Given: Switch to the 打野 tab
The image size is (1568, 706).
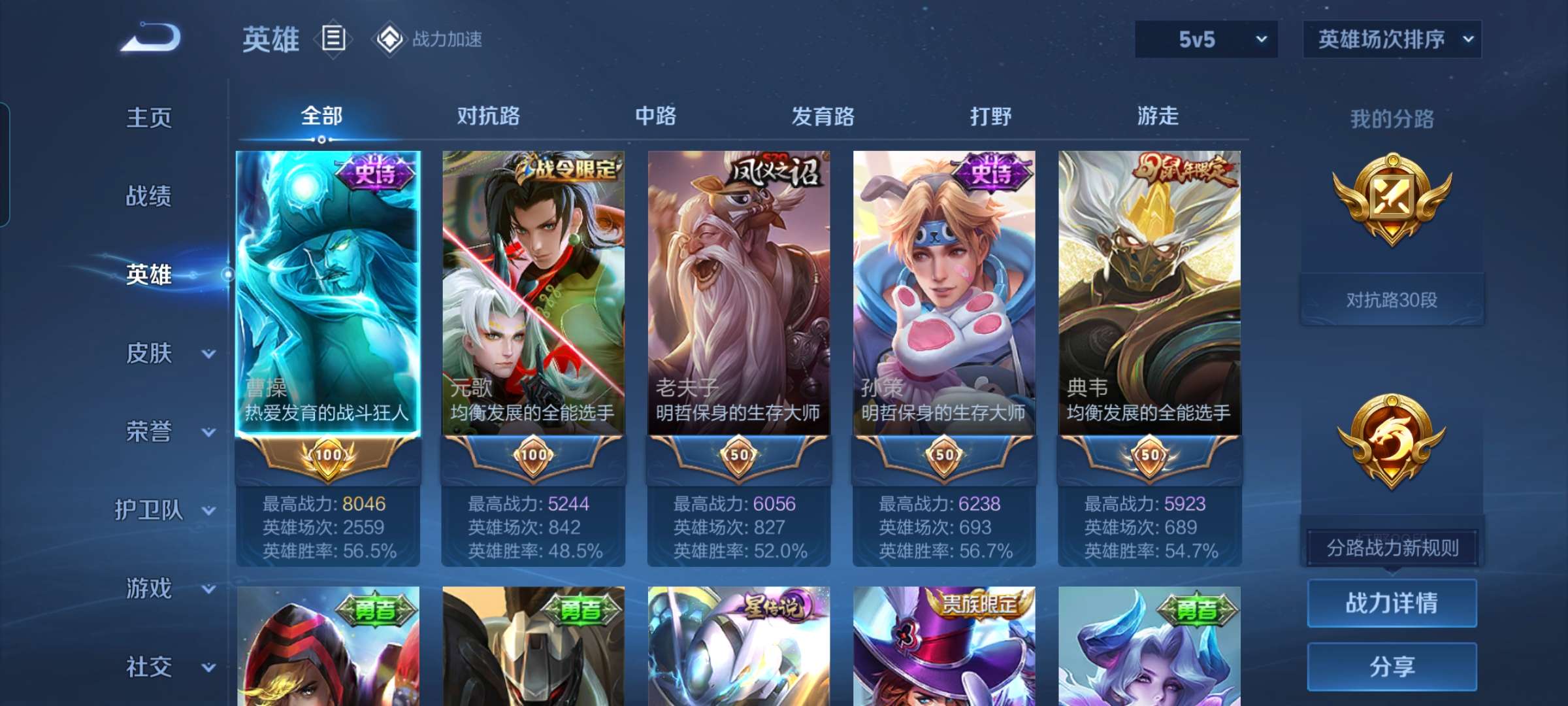Looking at the screenshot, I should (x=990, y=116).
